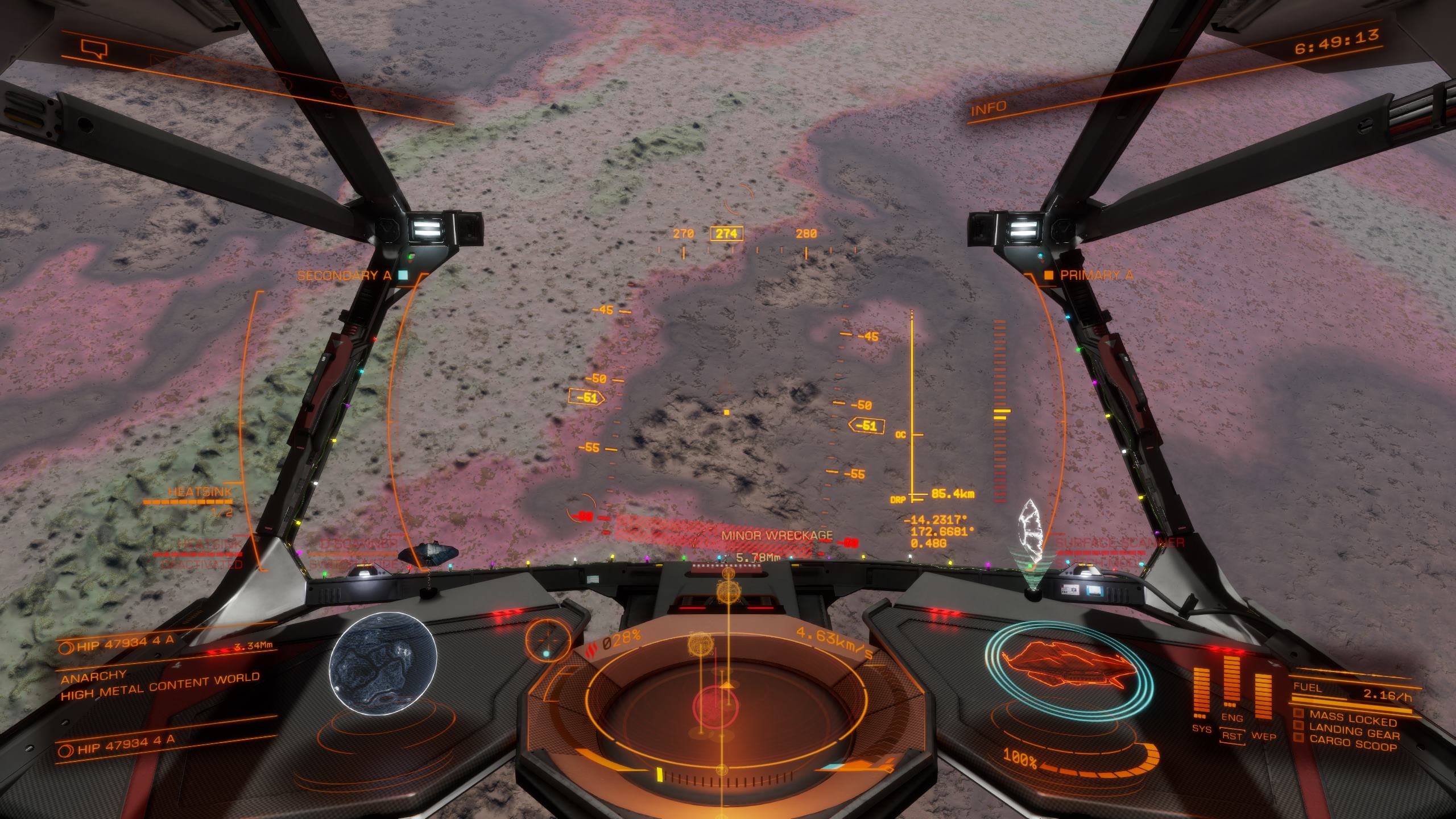Click the 274 heading compass box
This screenshot has width=1456, height=819.
coord(726,234)
